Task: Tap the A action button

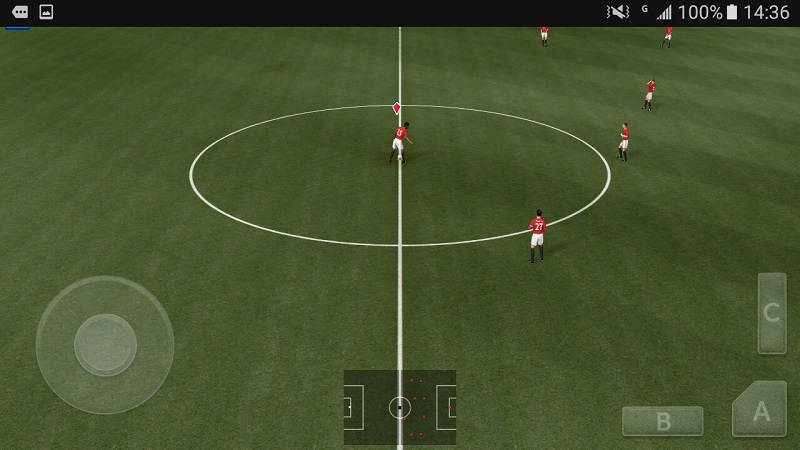Action: click(x=760, y=410)
